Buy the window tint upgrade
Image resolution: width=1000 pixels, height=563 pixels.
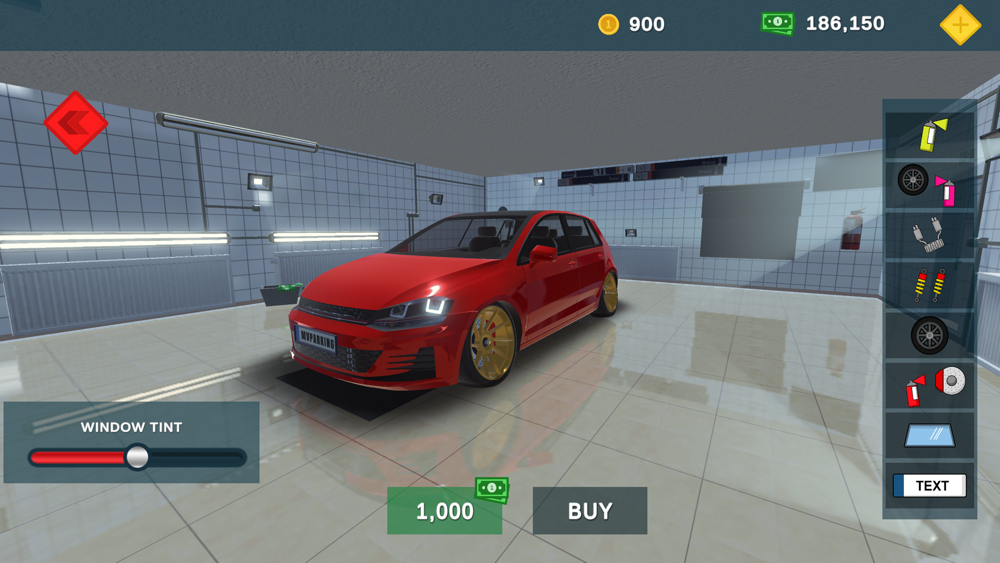pos(590,511)
